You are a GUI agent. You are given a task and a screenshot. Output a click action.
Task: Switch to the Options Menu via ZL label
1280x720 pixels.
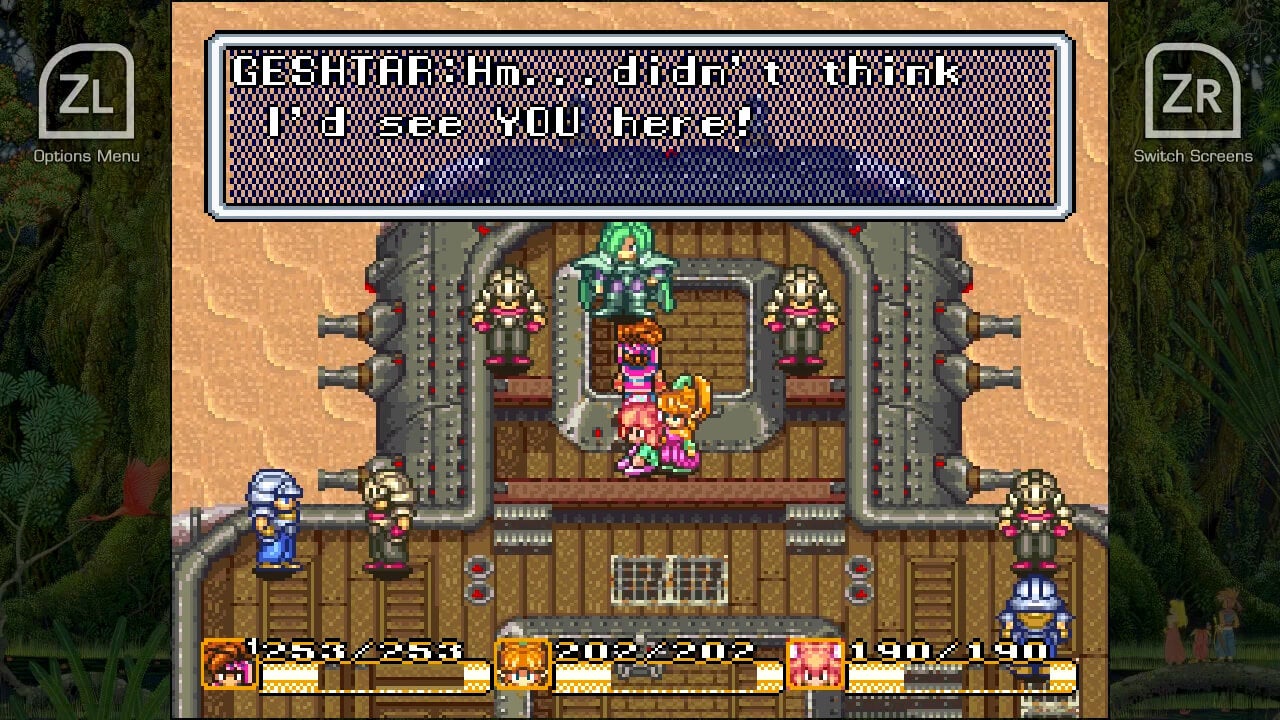tap(88, 157)
